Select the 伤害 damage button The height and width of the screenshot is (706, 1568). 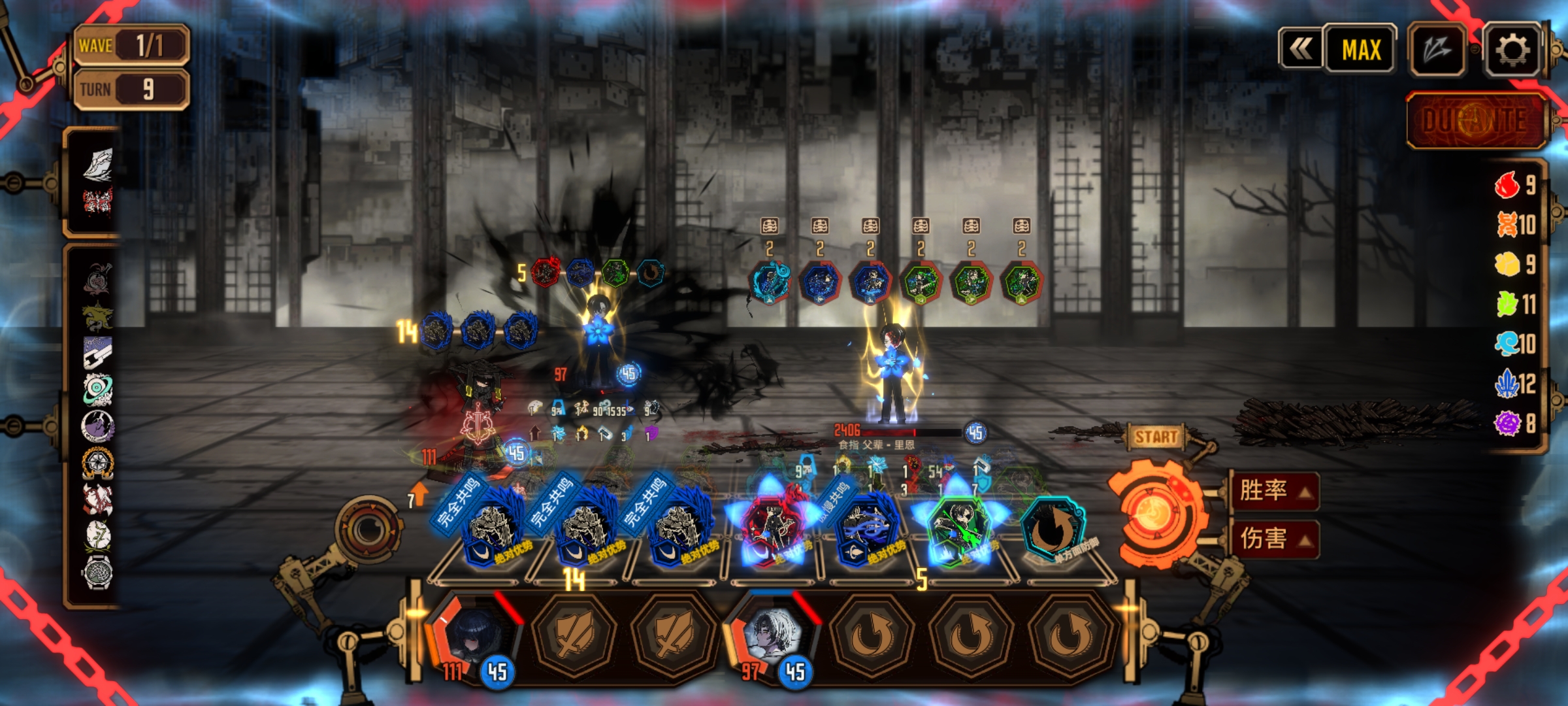click(x=1273, y=539)
